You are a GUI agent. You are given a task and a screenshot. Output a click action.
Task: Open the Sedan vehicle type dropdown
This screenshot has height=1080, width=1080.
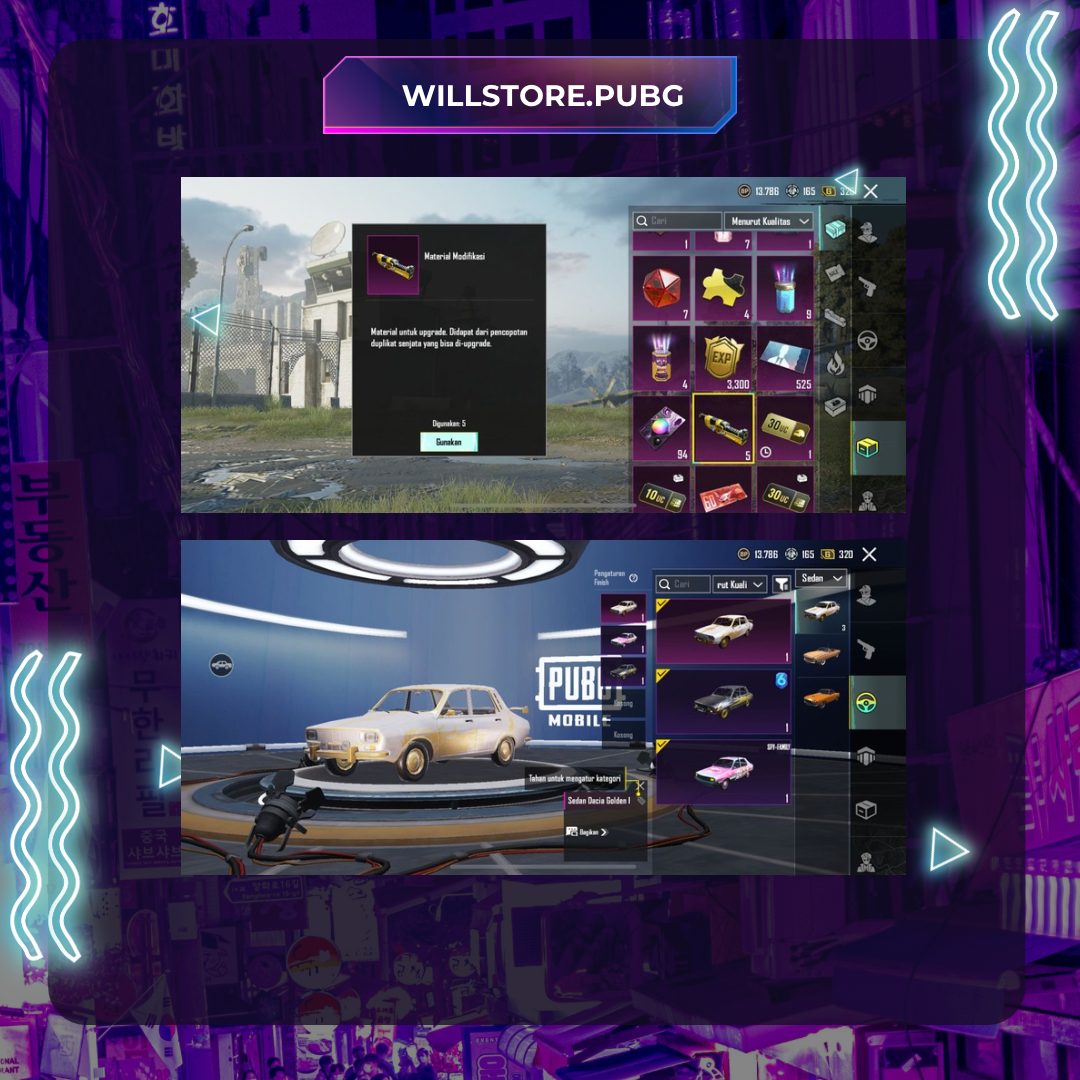tap(822, 579)
